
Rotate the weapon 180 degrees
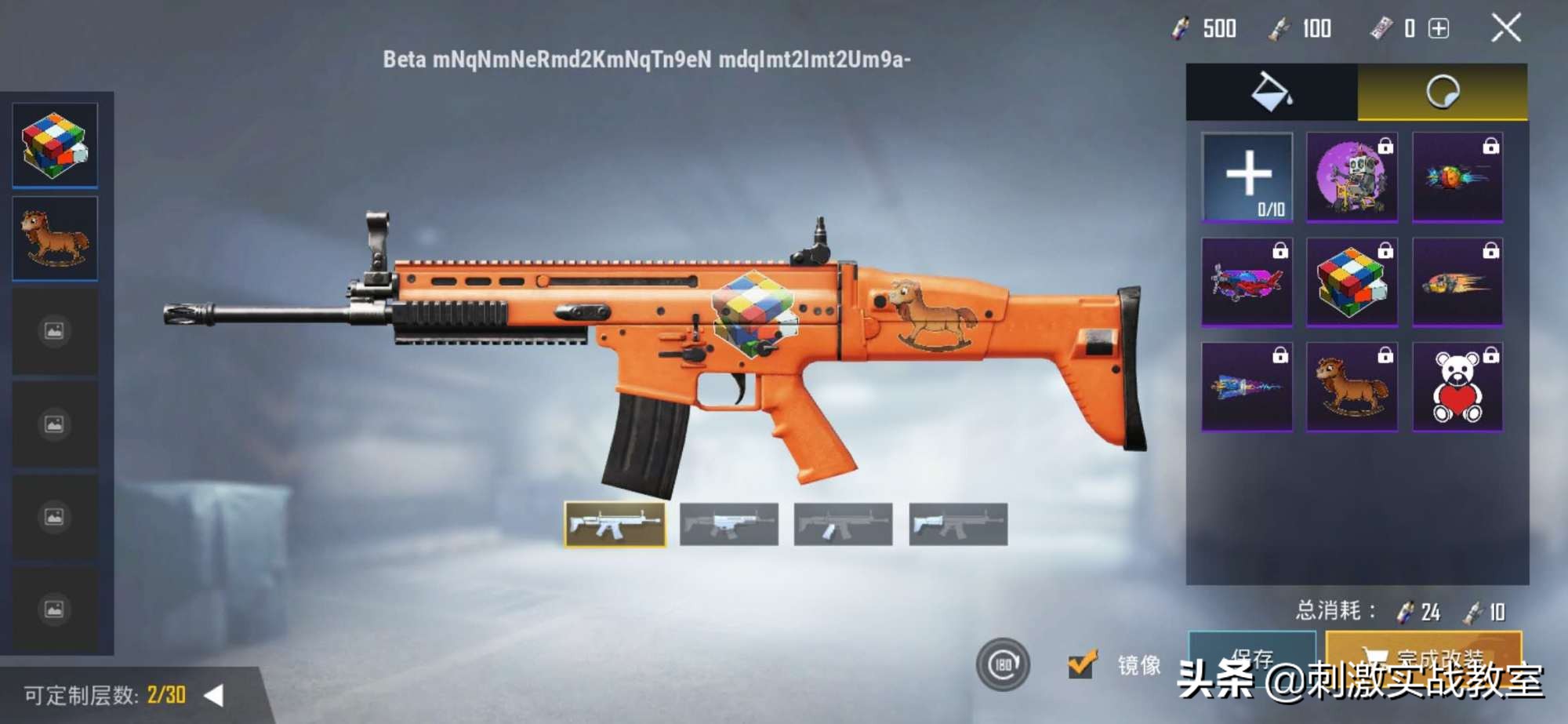click(x=1003, y=664)
